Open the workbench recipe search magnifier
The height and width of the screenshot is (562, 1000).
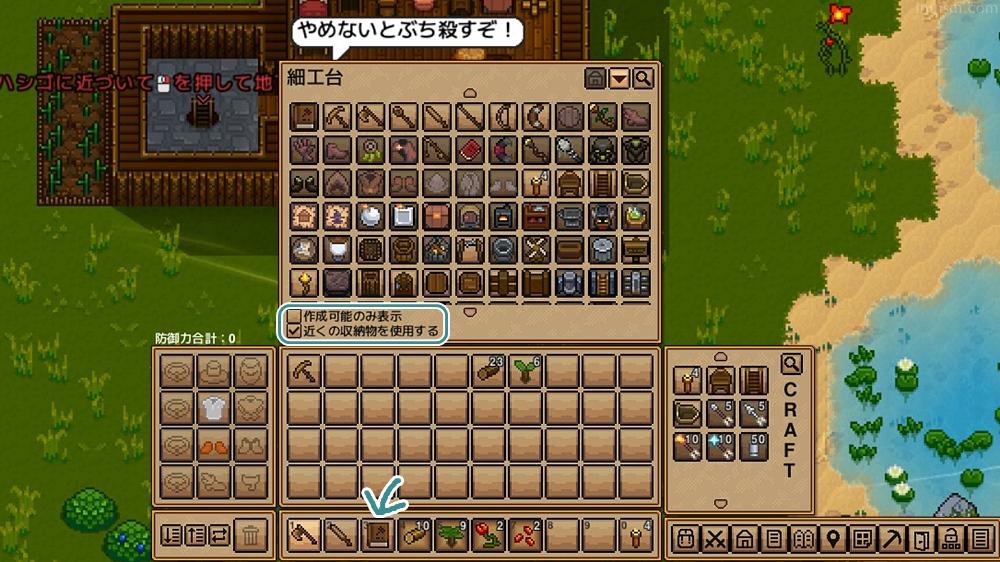click(643, 78)
